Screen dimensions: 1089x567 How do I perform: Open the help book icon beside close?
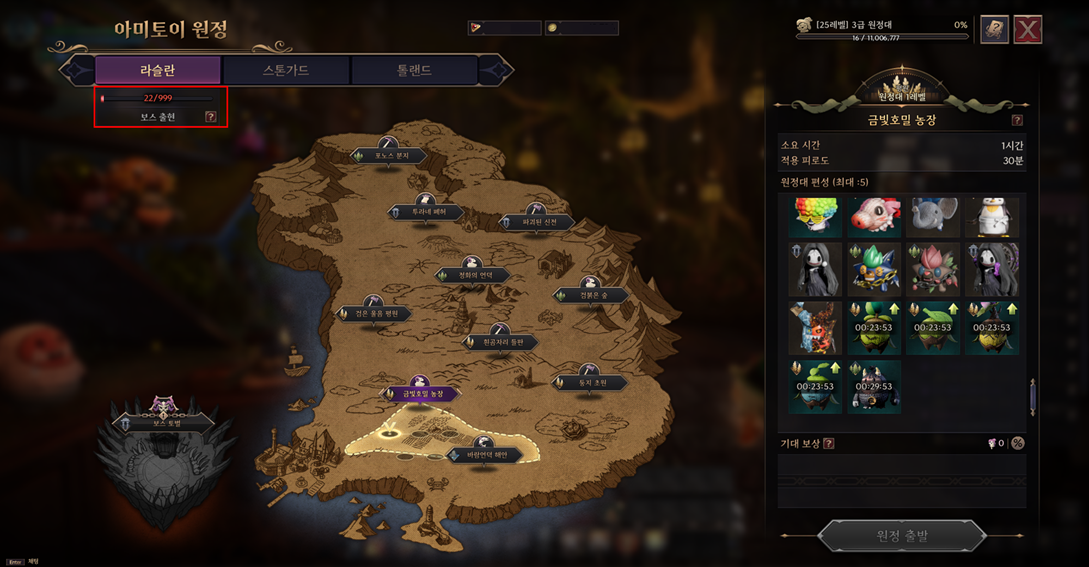tap(994, 29)
